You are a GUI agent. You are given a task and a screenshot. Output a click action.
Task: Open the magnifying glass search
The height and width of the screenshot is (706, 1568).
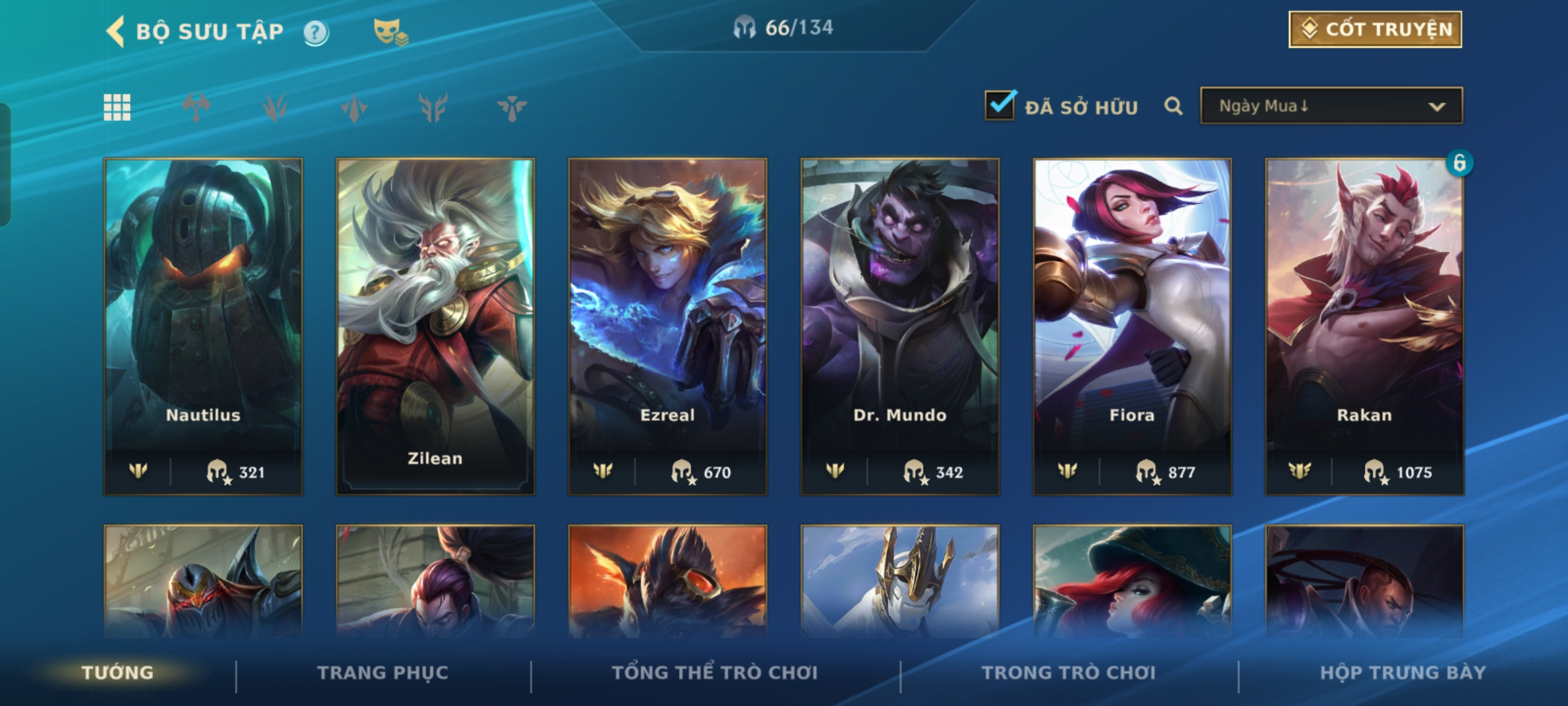[1173, 106]
